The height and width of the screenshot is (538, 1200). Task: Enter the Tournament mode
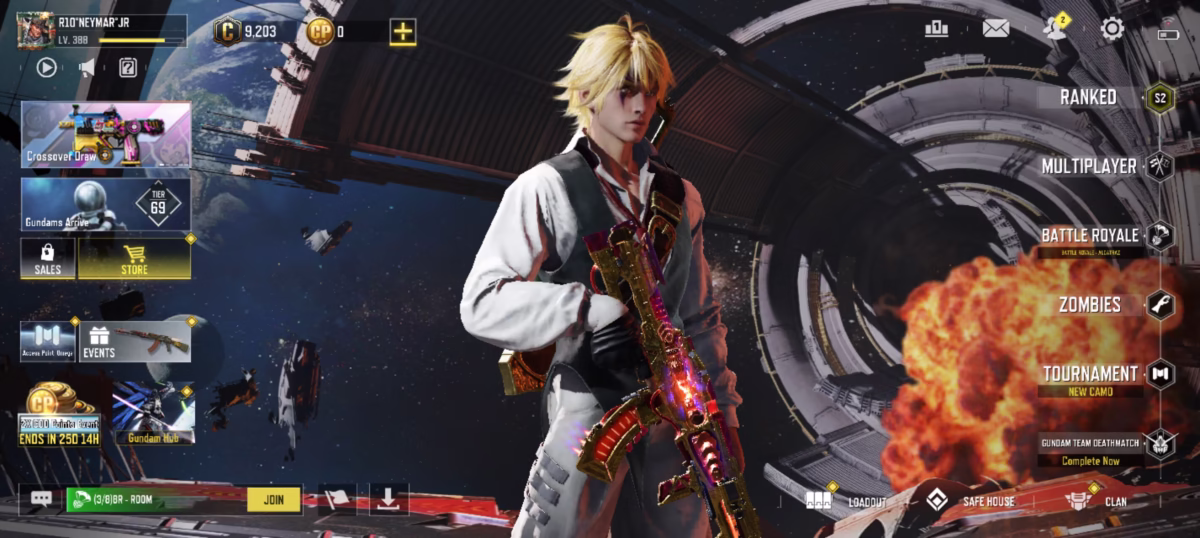pyautogui.click(x=1090, y=374)
